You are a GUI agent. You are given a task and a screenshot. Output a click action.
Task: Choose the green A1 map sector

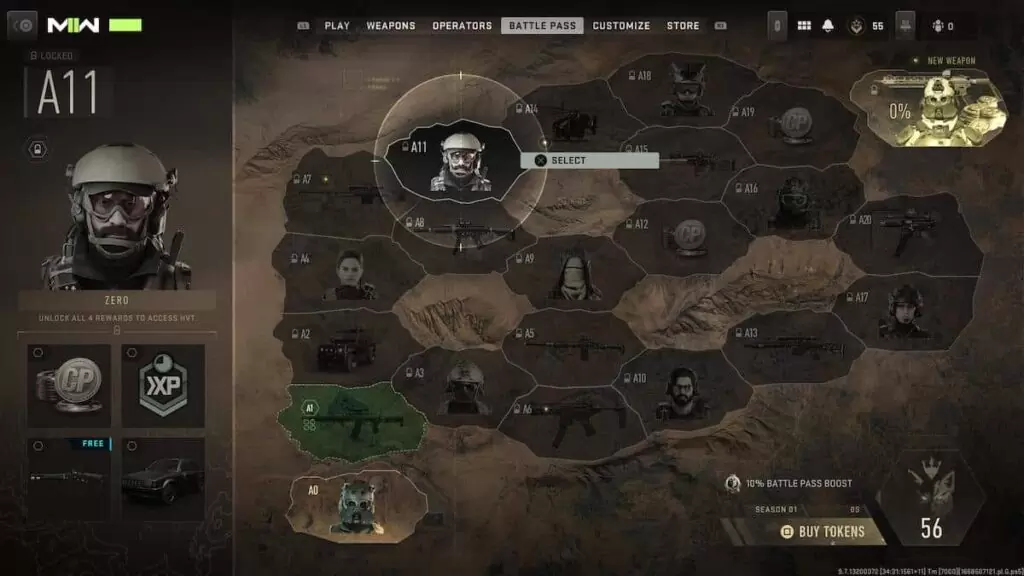[356, 416]
